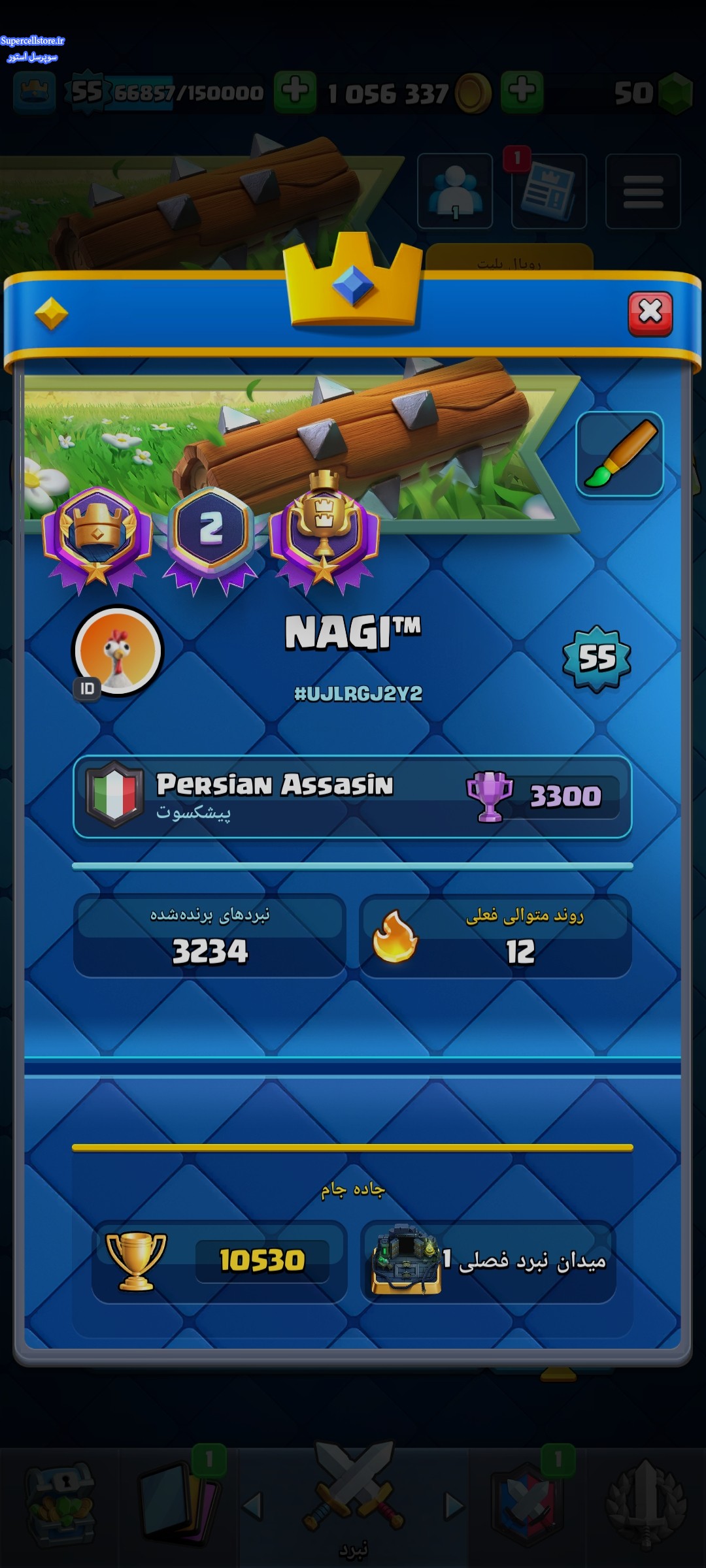Click the golden crown purple badge
This screenshot has width=706, height=1568.
(x=97, y=536)
